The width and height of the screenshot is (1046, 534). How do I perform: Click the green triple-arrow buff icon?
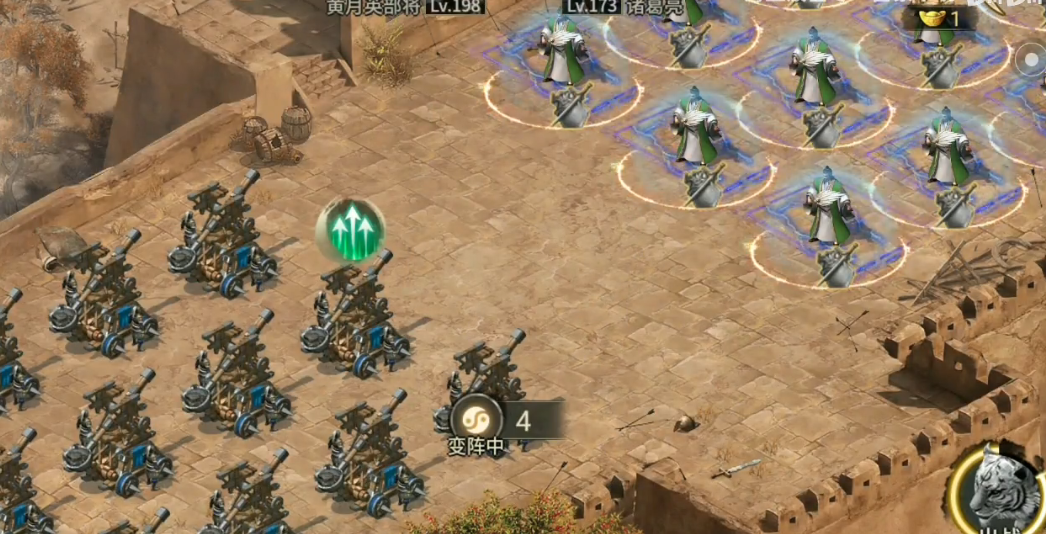tap(351, 231)
